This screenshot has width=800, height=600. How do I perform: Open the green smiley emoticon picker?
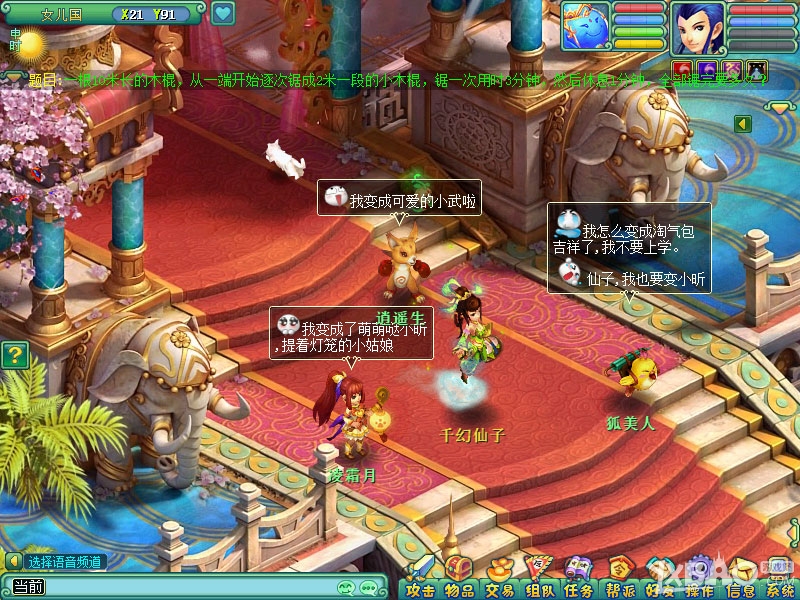point(346,587)
